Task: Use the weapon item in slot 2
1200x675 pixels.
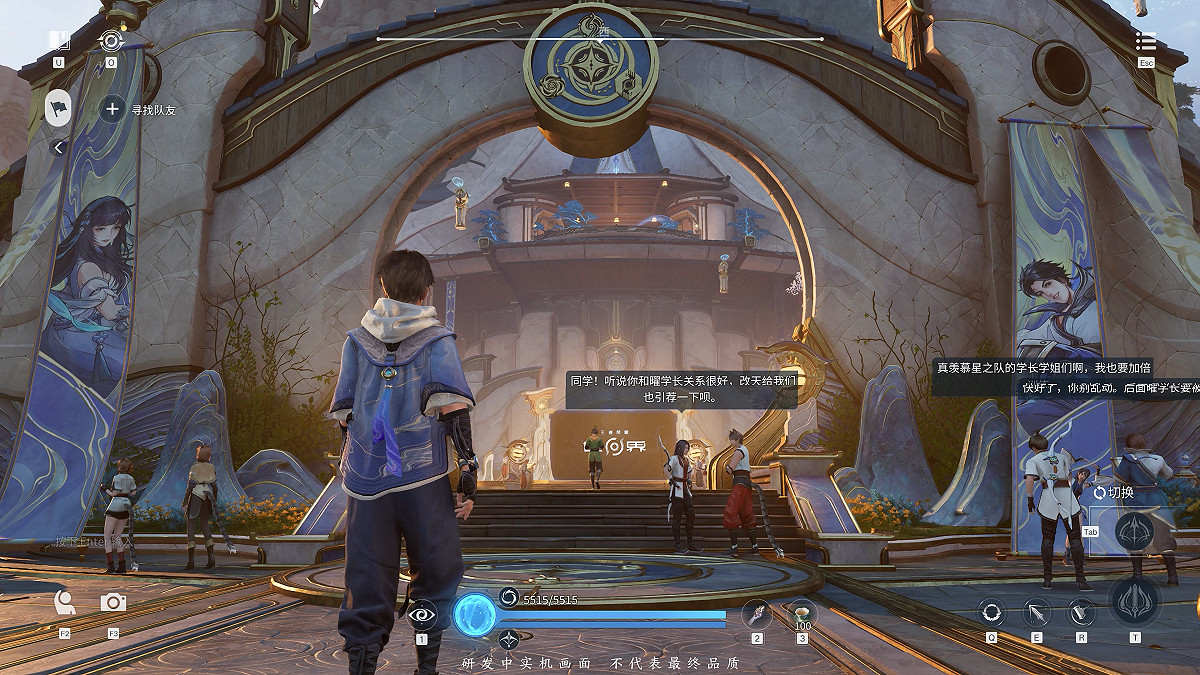Action: click(x=757, y=614)
